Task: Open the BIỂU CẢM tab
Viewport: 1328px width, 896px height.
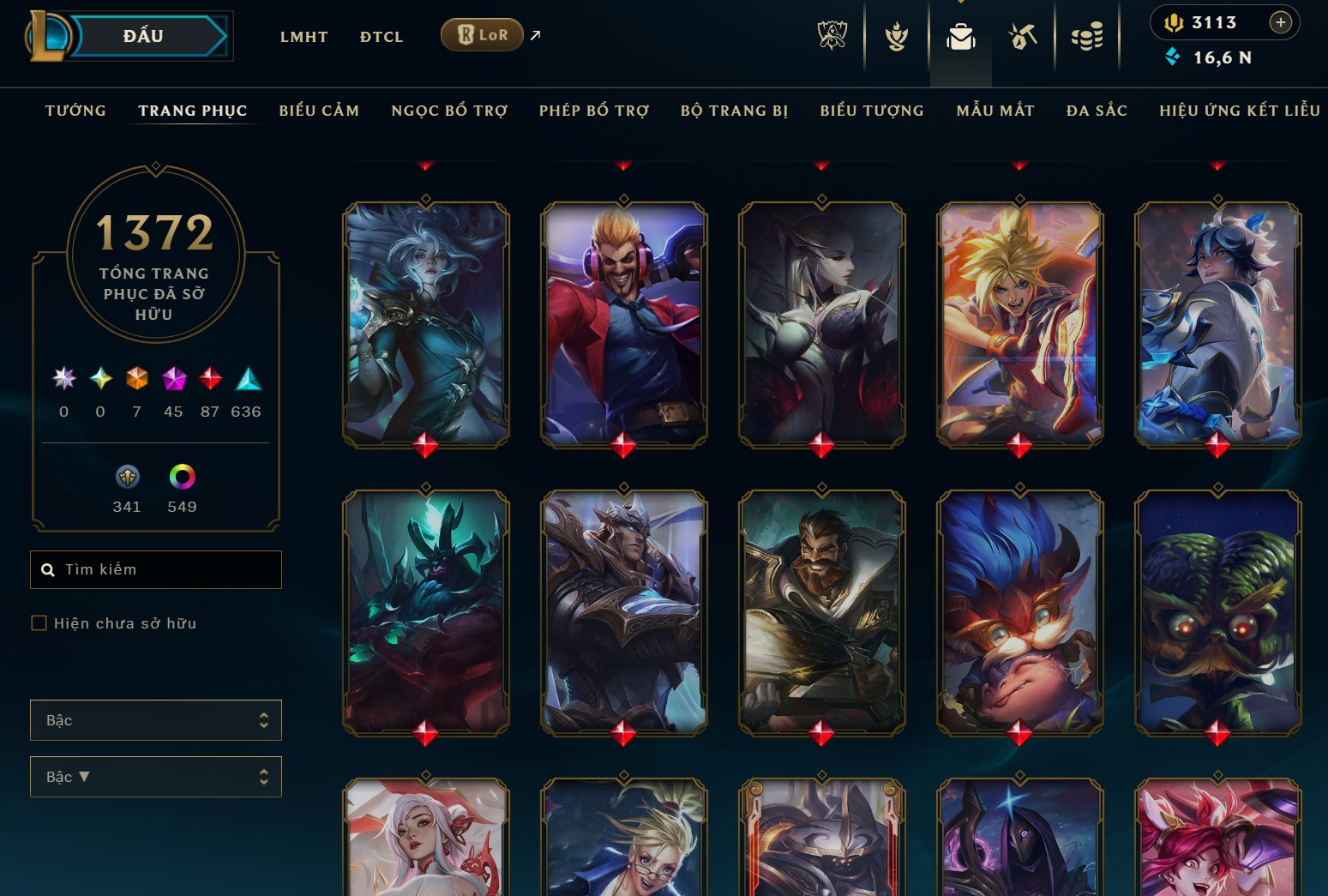Action: click(x=319, y=110)
